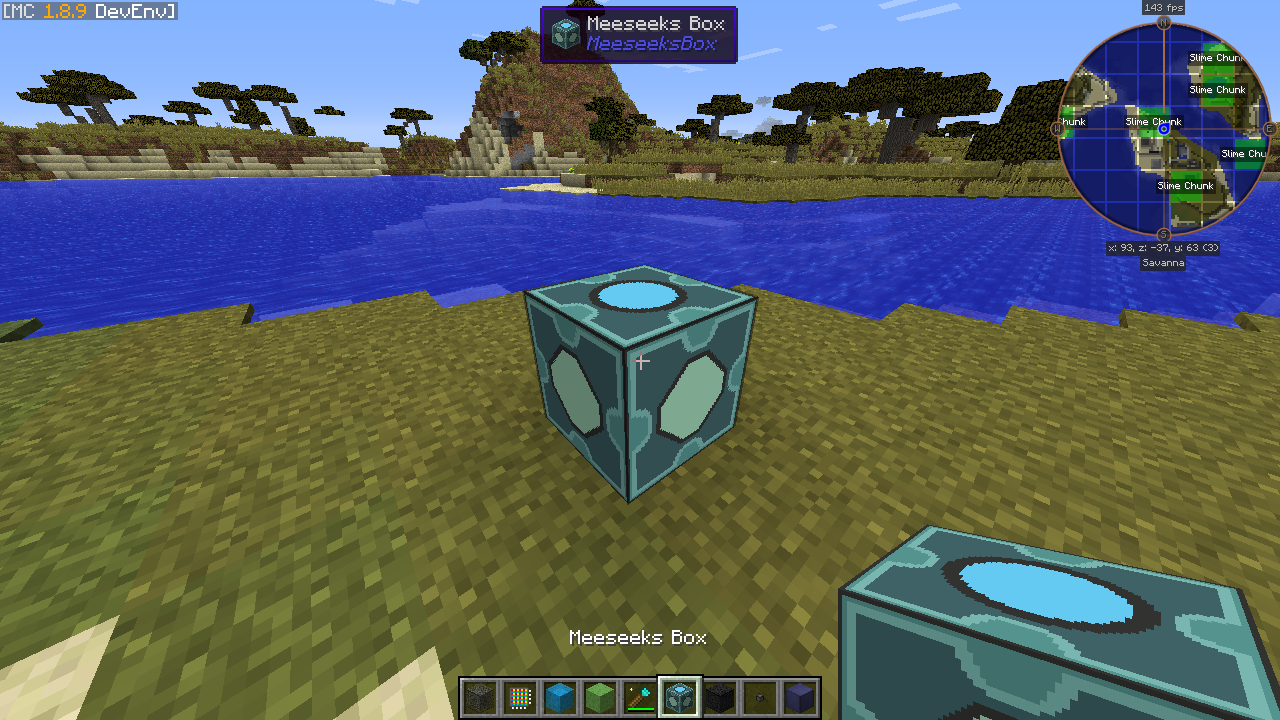Switch to the speckled dark gray block slot
1280x720 pixels.
[479, 697]
